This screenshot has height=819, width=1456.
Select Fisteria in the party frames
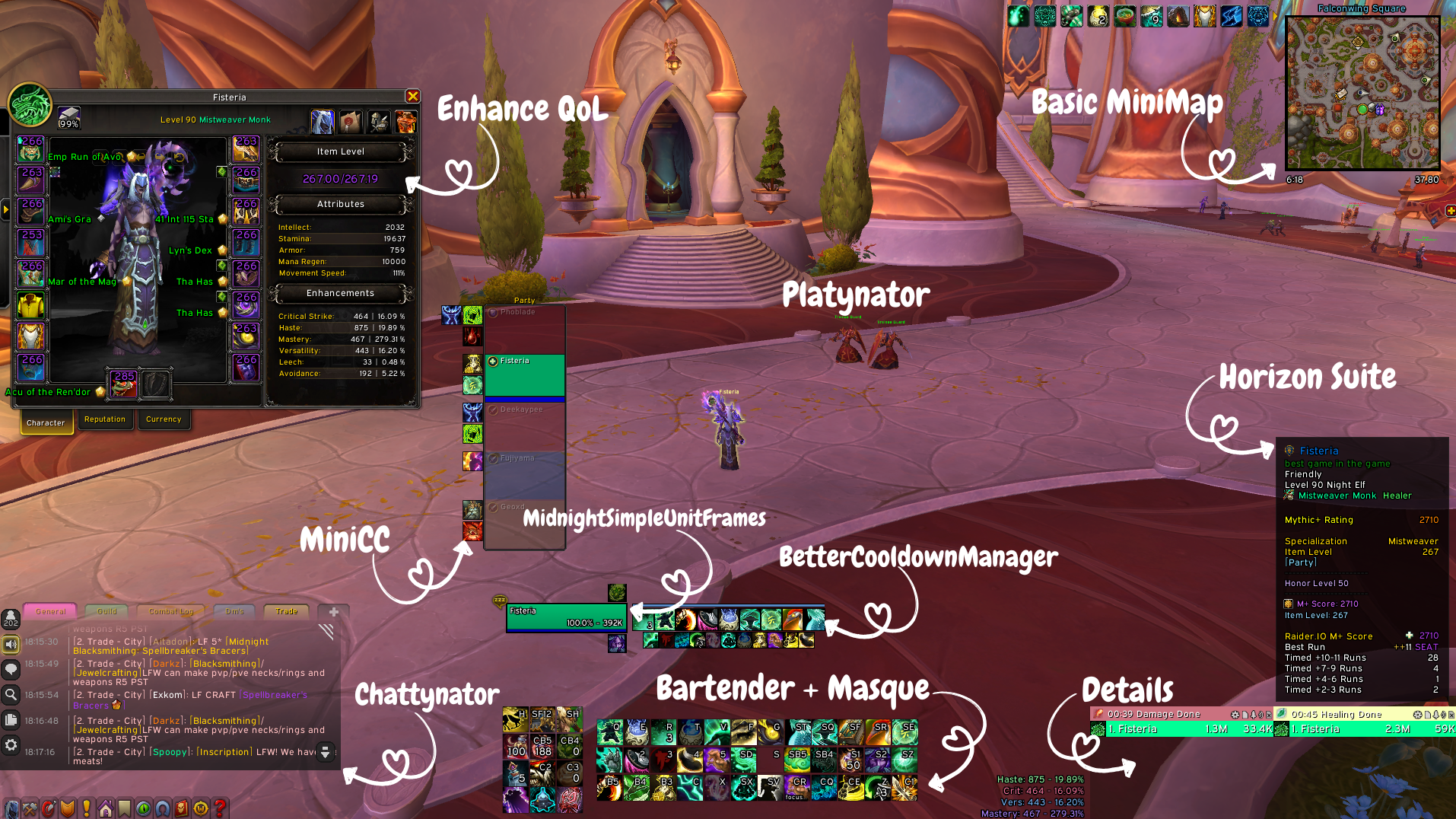pos(525,375)
